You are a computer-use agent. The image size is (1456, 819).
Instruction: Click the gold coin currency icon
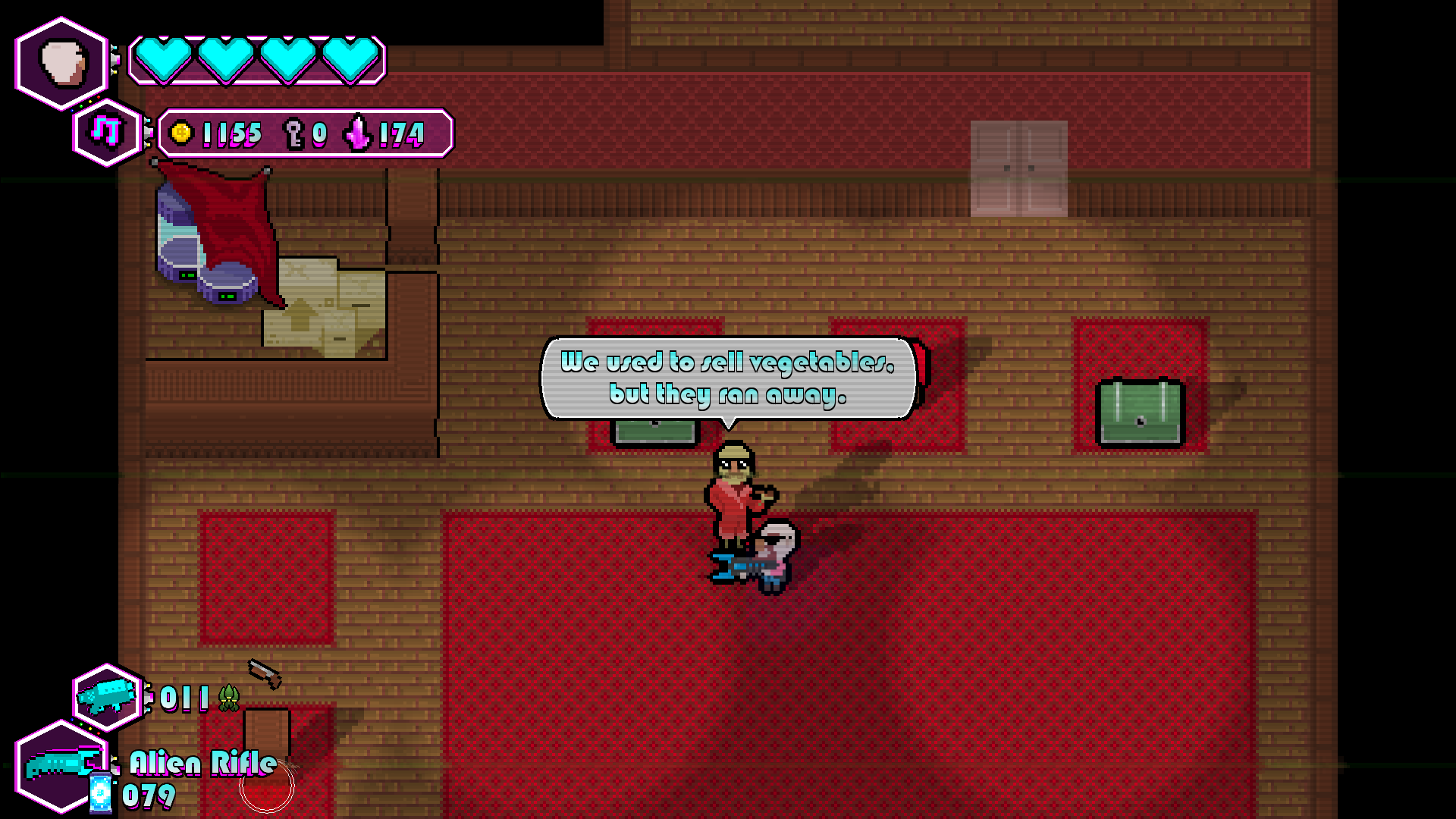[180, 134]
